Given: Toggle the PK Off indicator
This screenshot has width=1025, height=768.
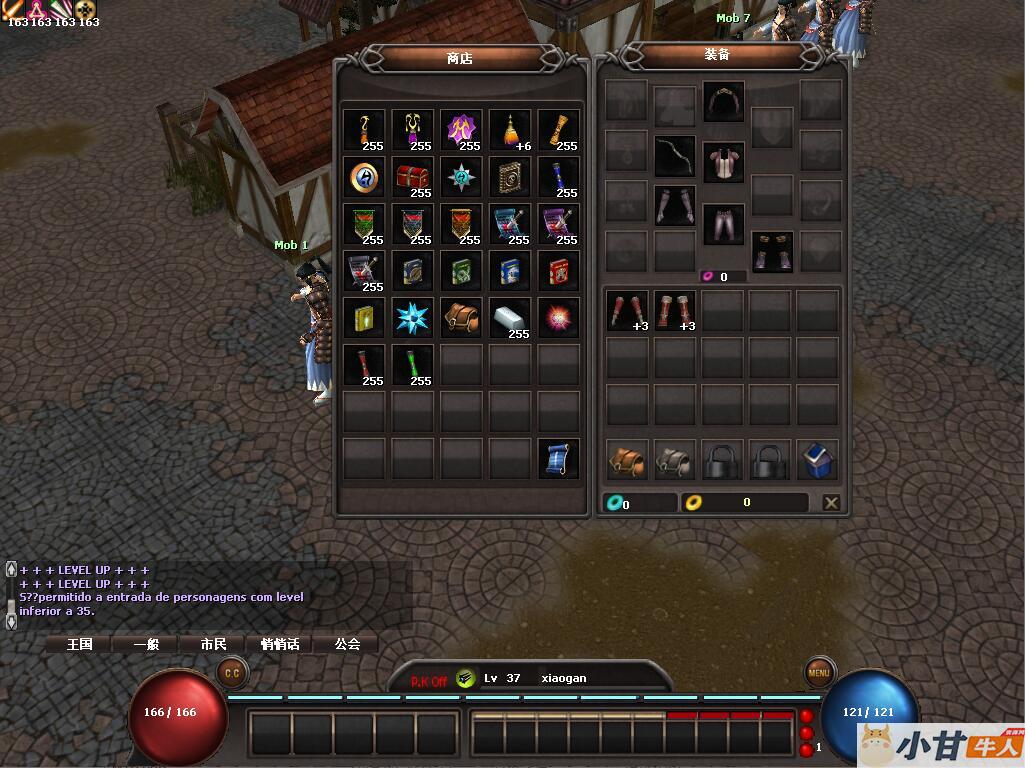Looking at the screenshot, I should point(429,681).
